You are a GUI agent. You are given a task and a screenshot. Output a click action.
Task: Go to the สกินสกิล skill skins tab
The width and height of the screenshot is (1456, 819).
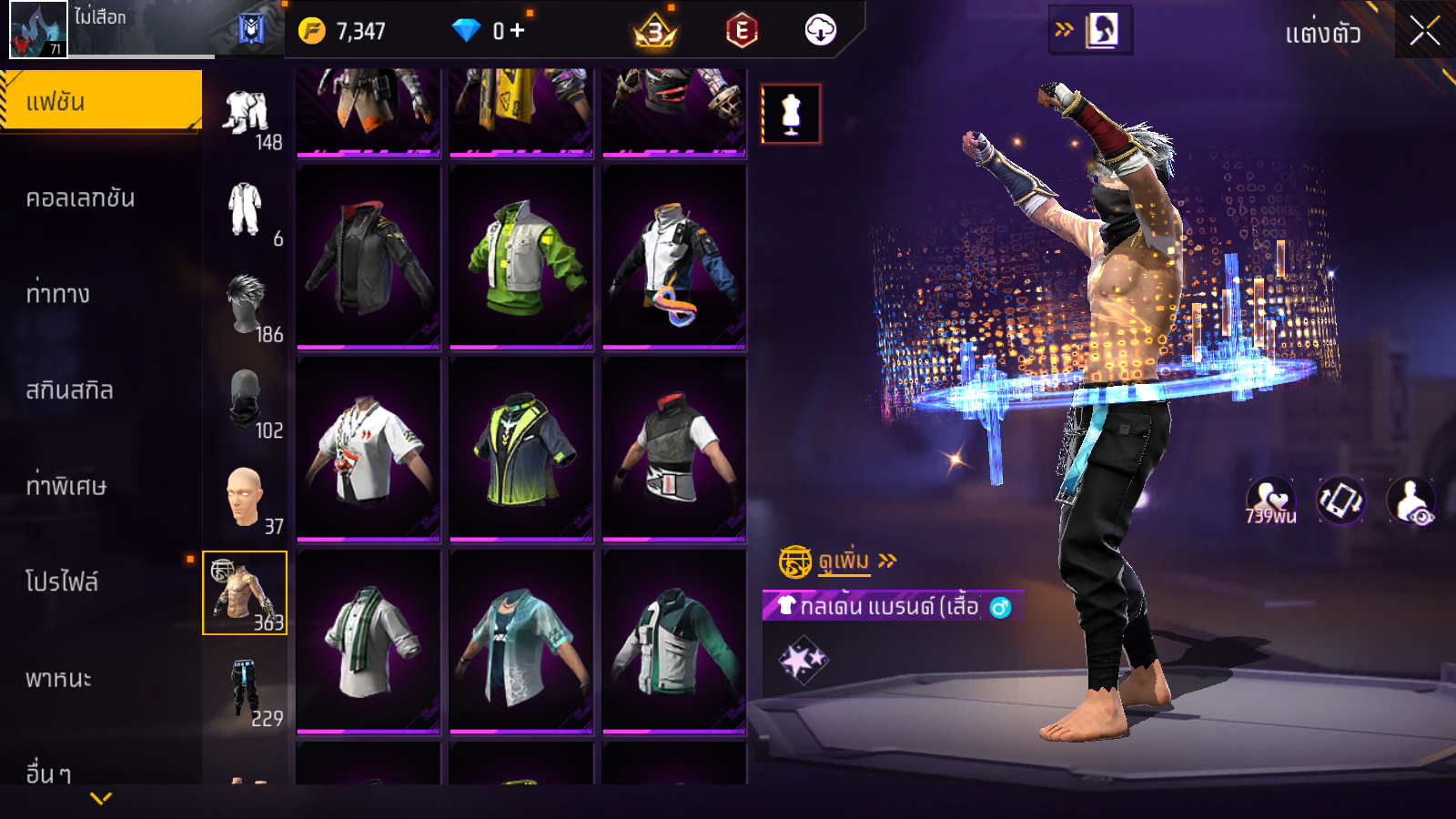pyautogui.click(x=70, y=390)
